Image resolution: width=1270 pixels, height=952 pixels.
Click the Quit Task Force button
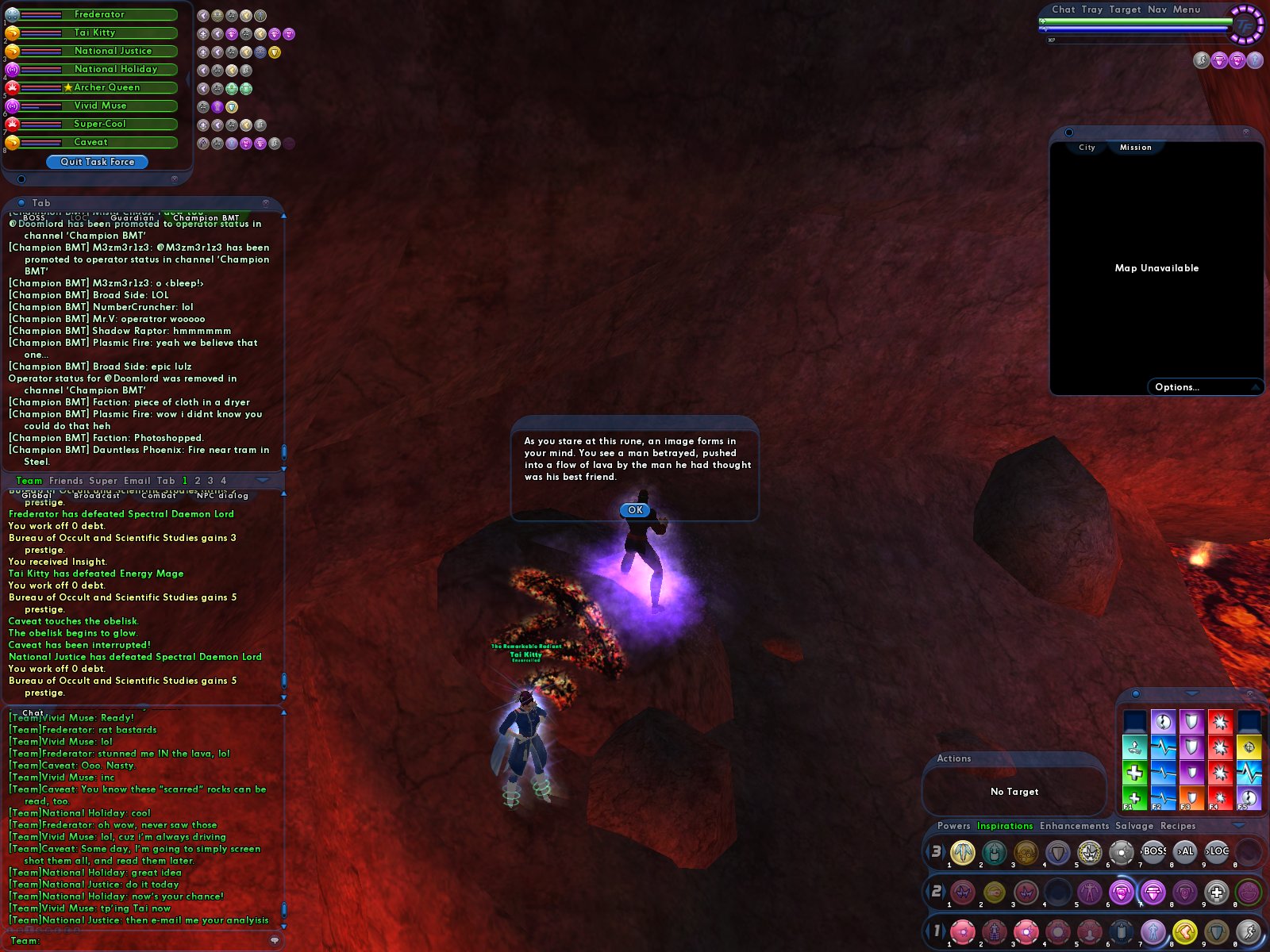pyautogui.click(x=97, y=162)
